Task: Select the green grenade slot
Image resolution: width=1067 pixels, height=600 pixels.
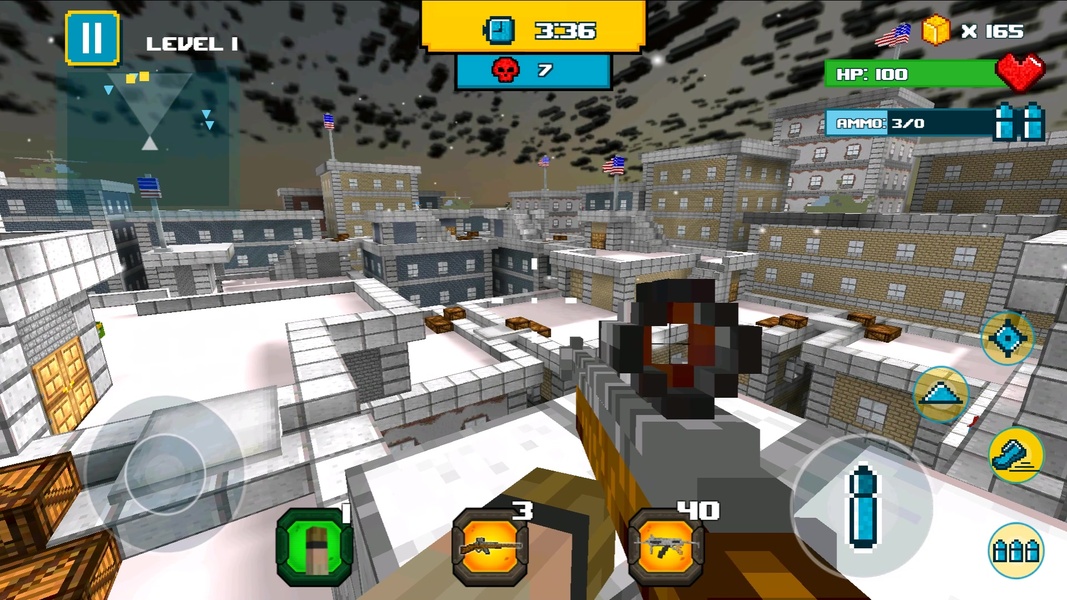Action: point(314,546)
